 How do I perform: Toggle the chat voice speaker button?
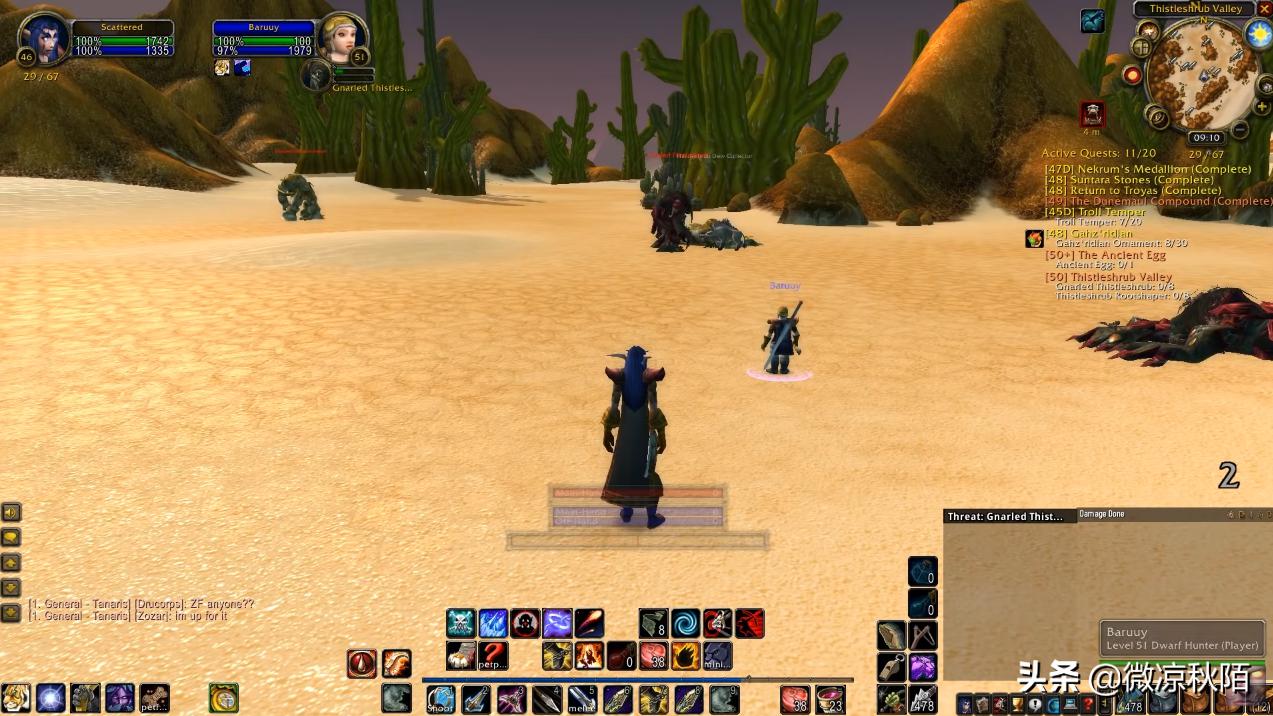pos(11,513)
